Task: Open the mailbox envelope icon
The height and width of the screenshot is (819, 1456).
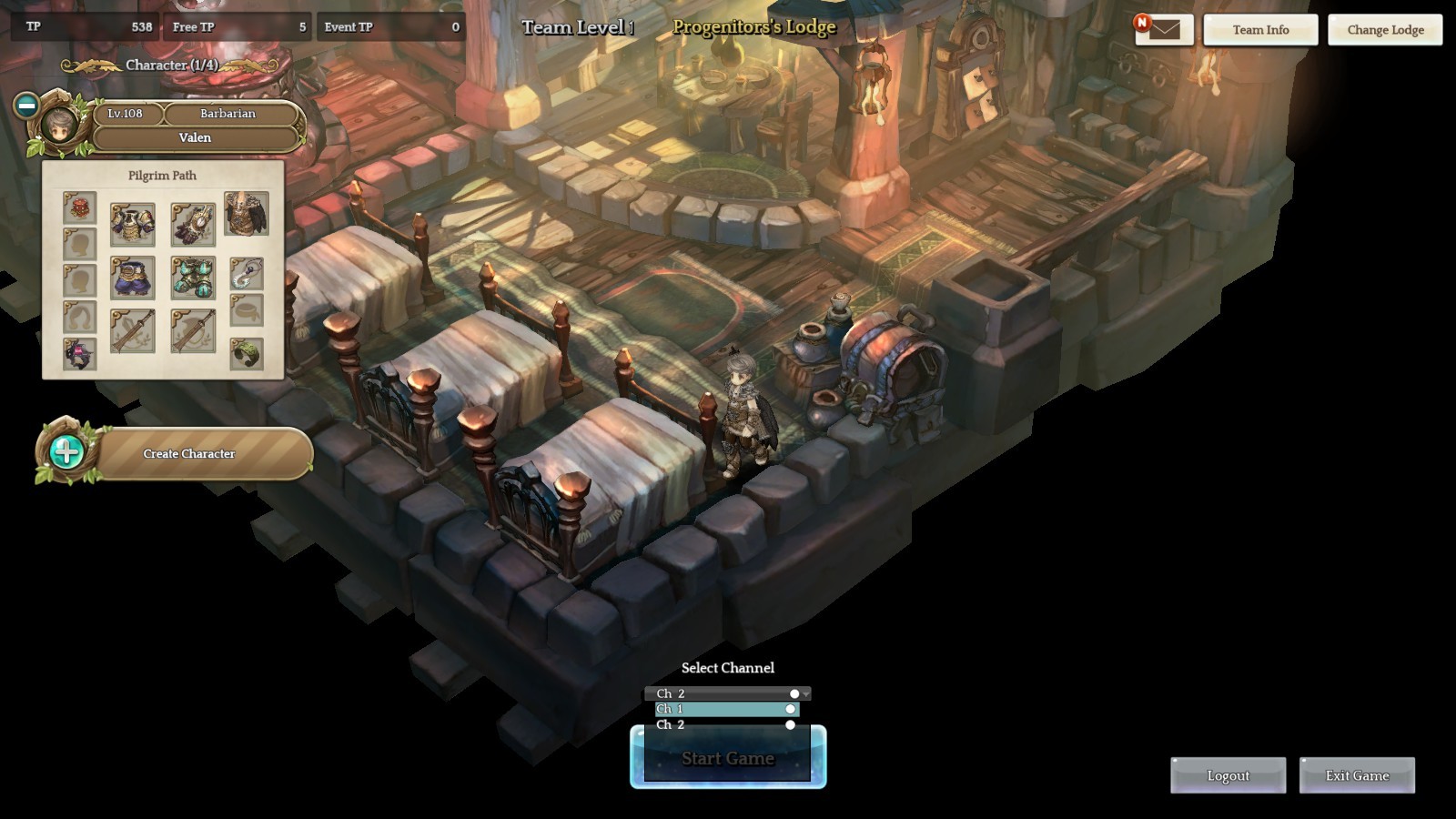Action: [1164, 30]
